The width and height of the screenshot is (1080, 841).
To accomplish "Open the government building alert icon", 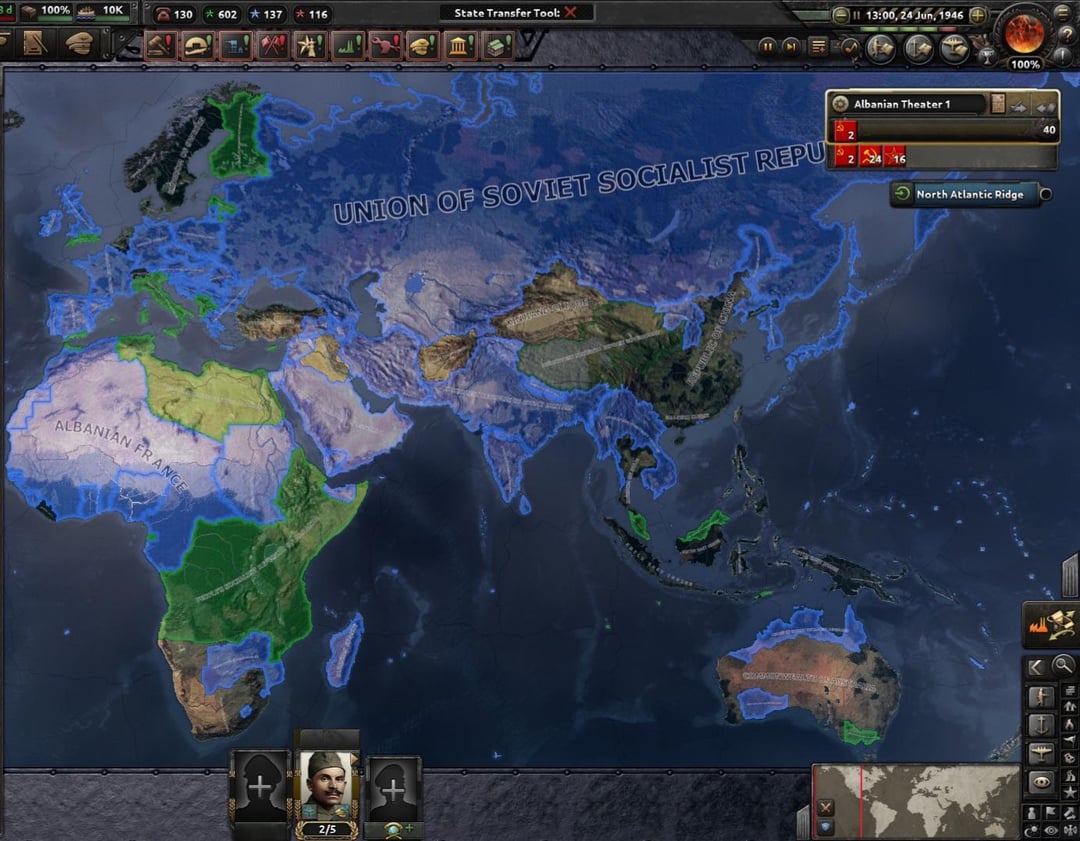I will [461, 46].
